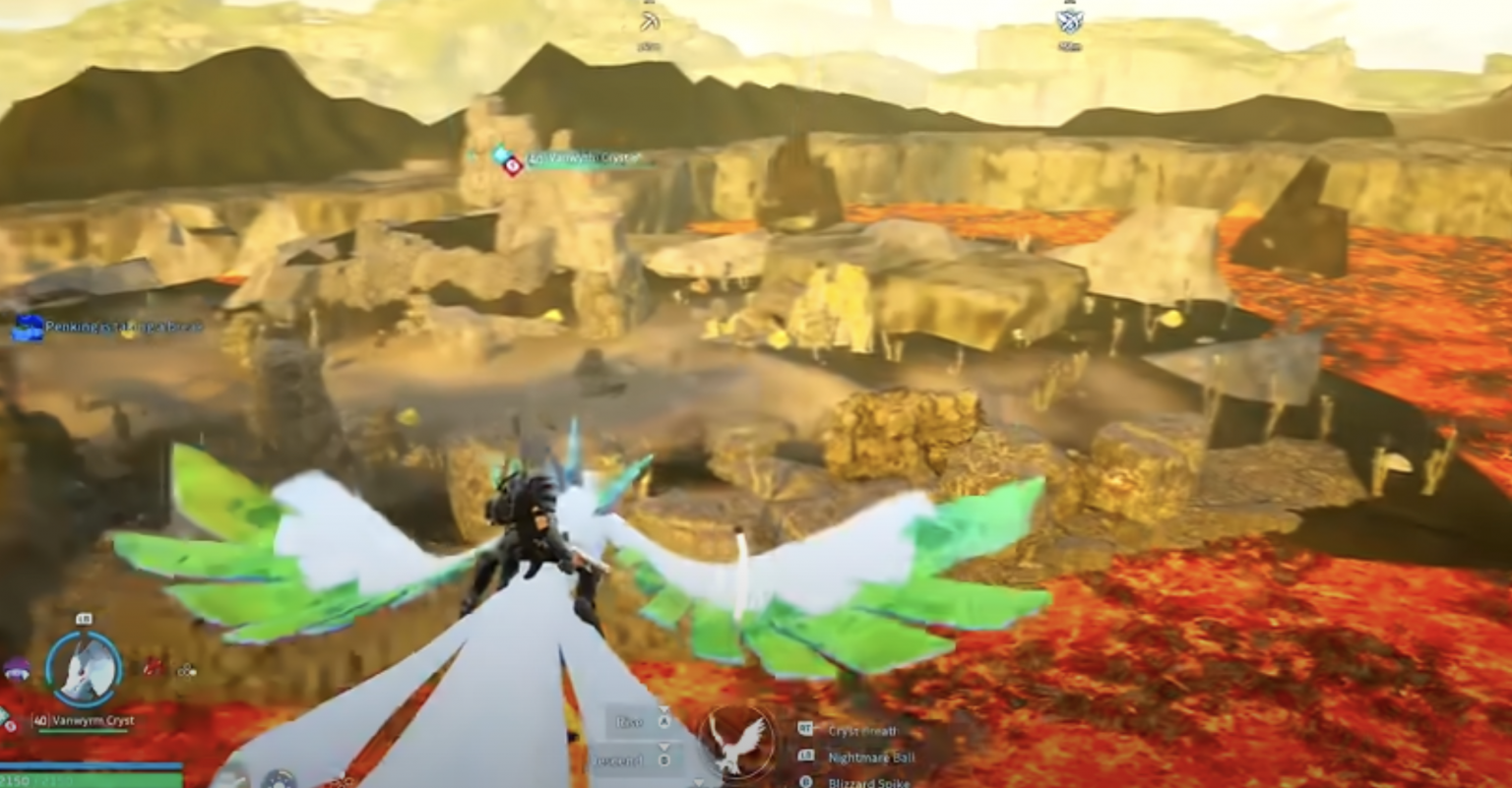Viewport: 1512px width, 788px height.
Task: Click the LB prompt above the pal portrait
Action: point(84,618)
